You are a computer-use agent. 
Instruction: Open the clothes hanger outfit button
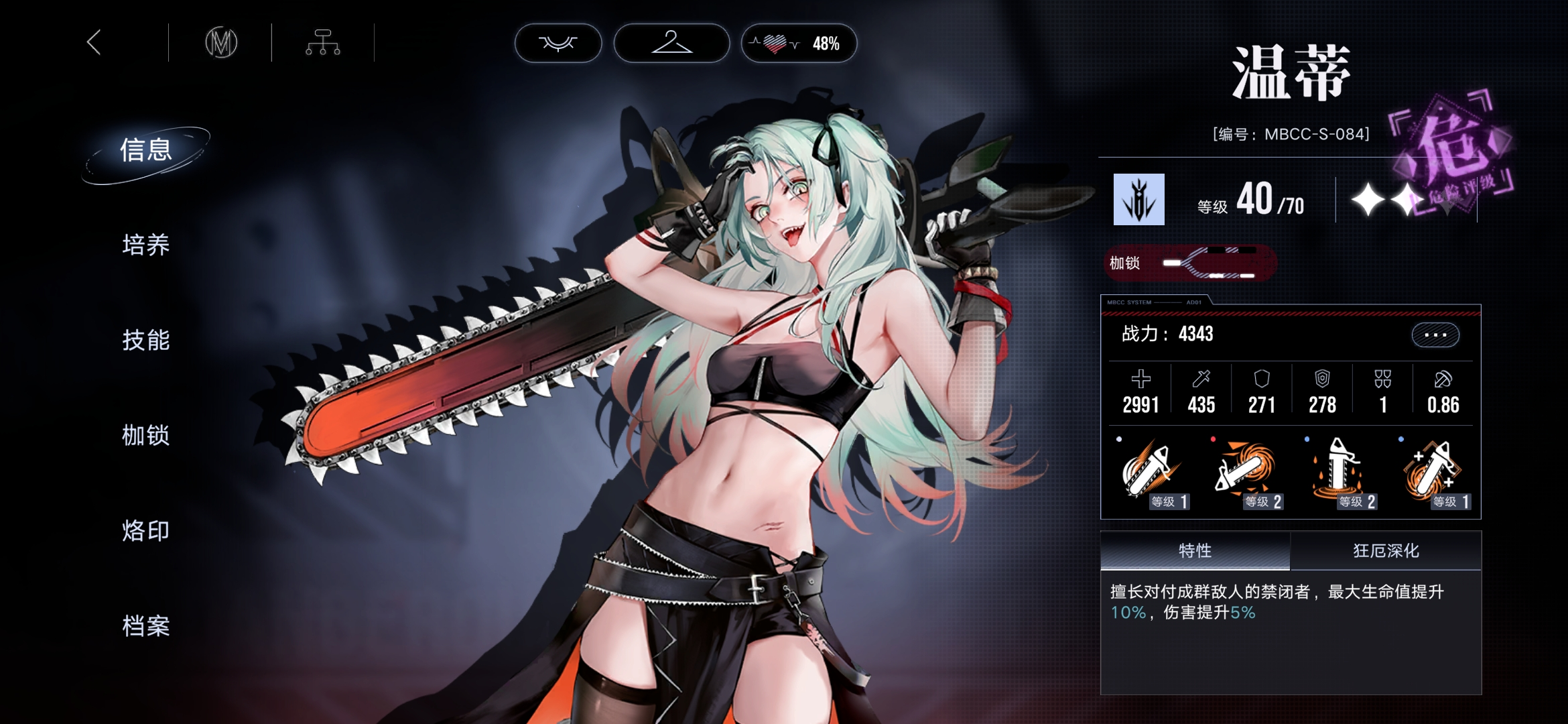(x=671, y=44)
